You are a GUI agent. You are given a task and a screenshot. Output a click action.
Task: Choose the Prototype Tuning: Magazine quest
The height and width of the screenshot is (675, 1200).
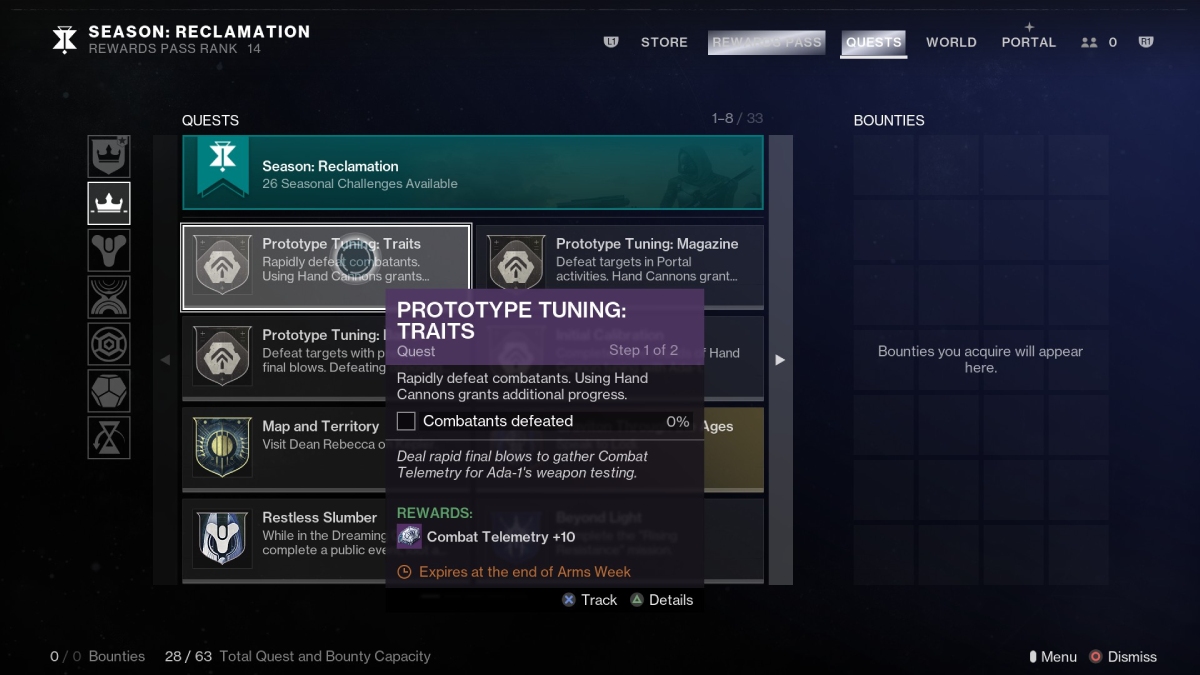[x=619, y=267]
